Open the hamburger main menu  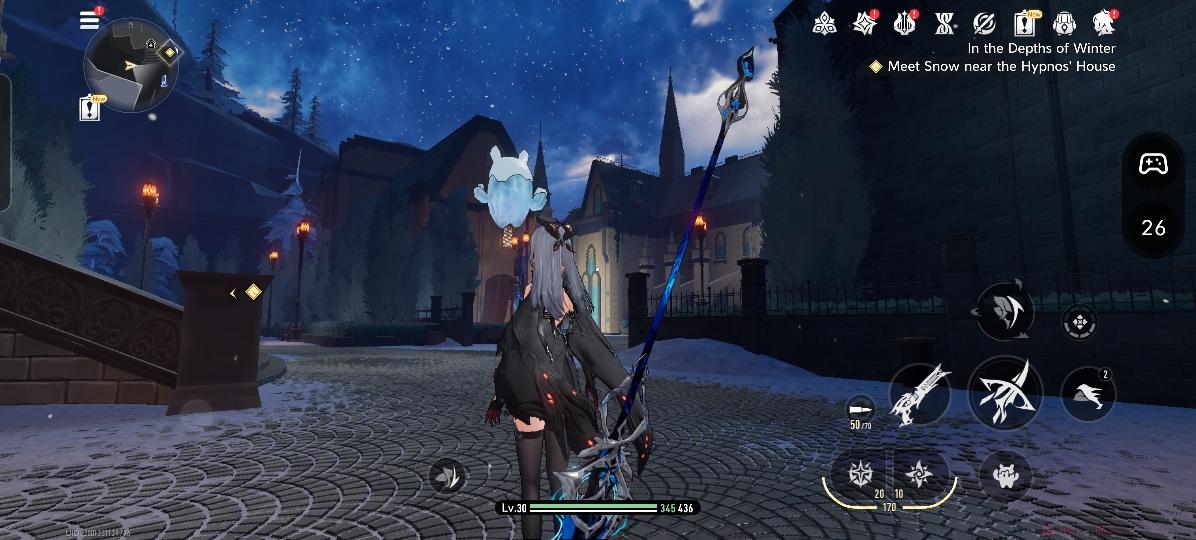pos(90,20)
